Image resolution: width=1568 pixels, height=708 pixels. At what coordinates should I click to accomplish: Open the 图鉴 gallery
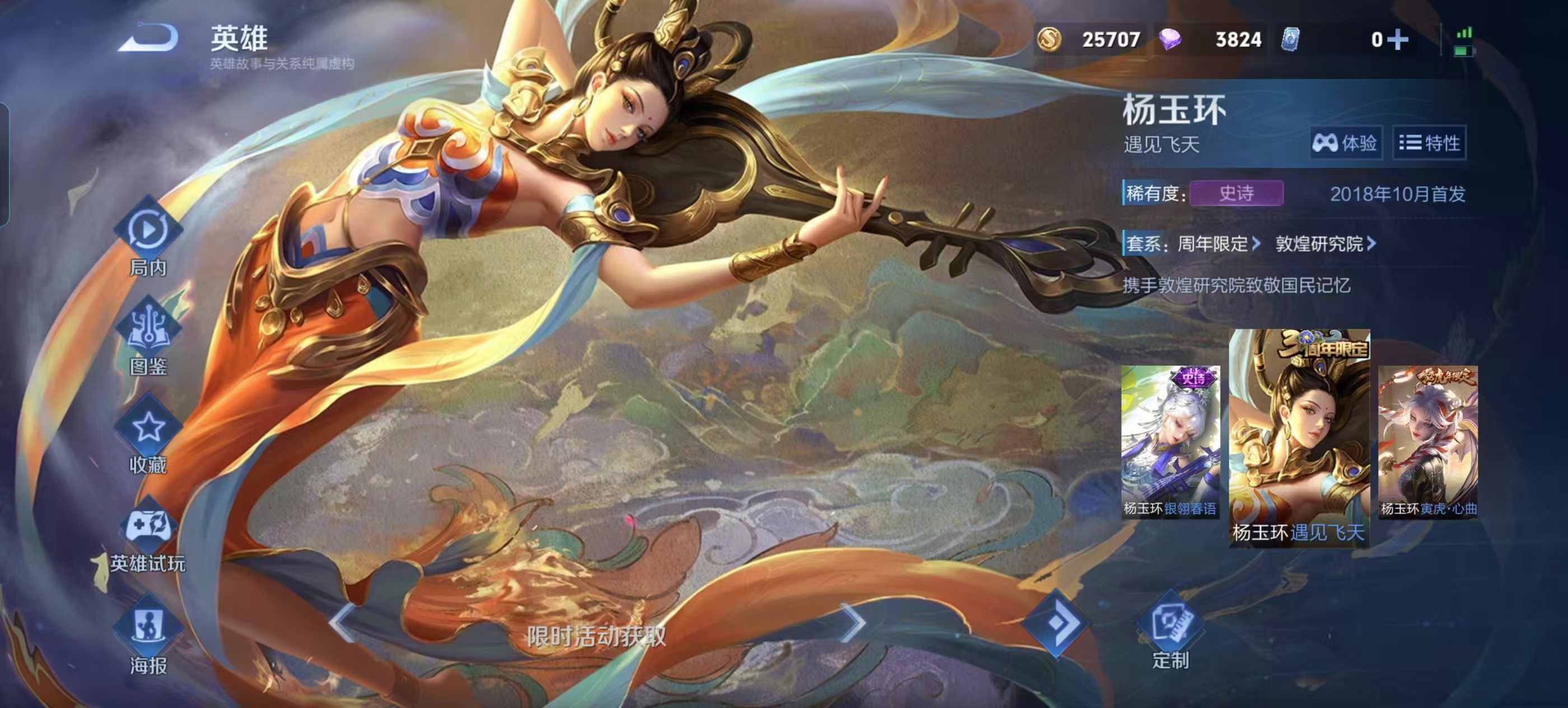148,335
